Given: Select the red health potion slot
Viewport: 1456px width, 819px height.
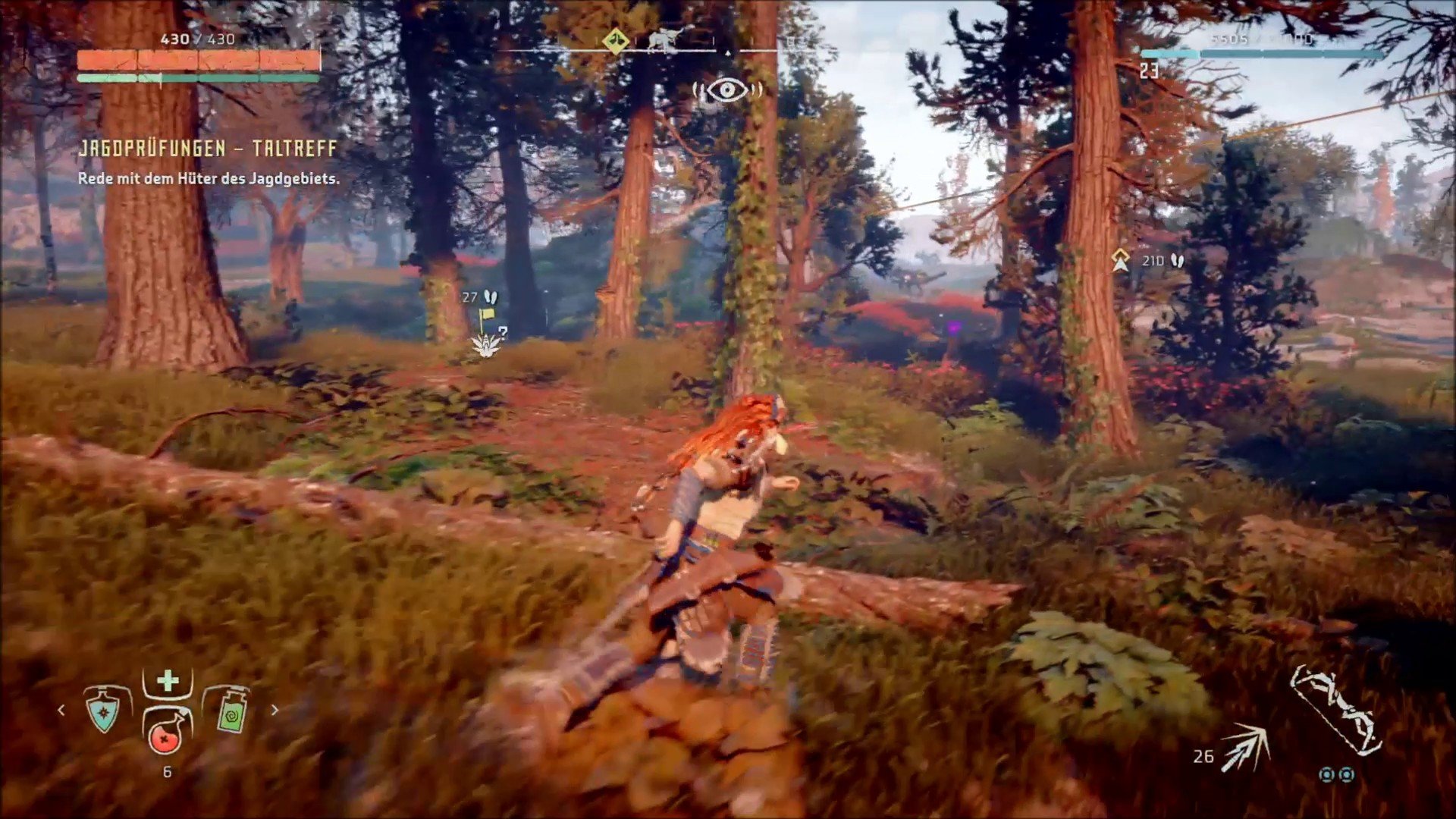Looking at the screenshot, I should click(166, 733).
